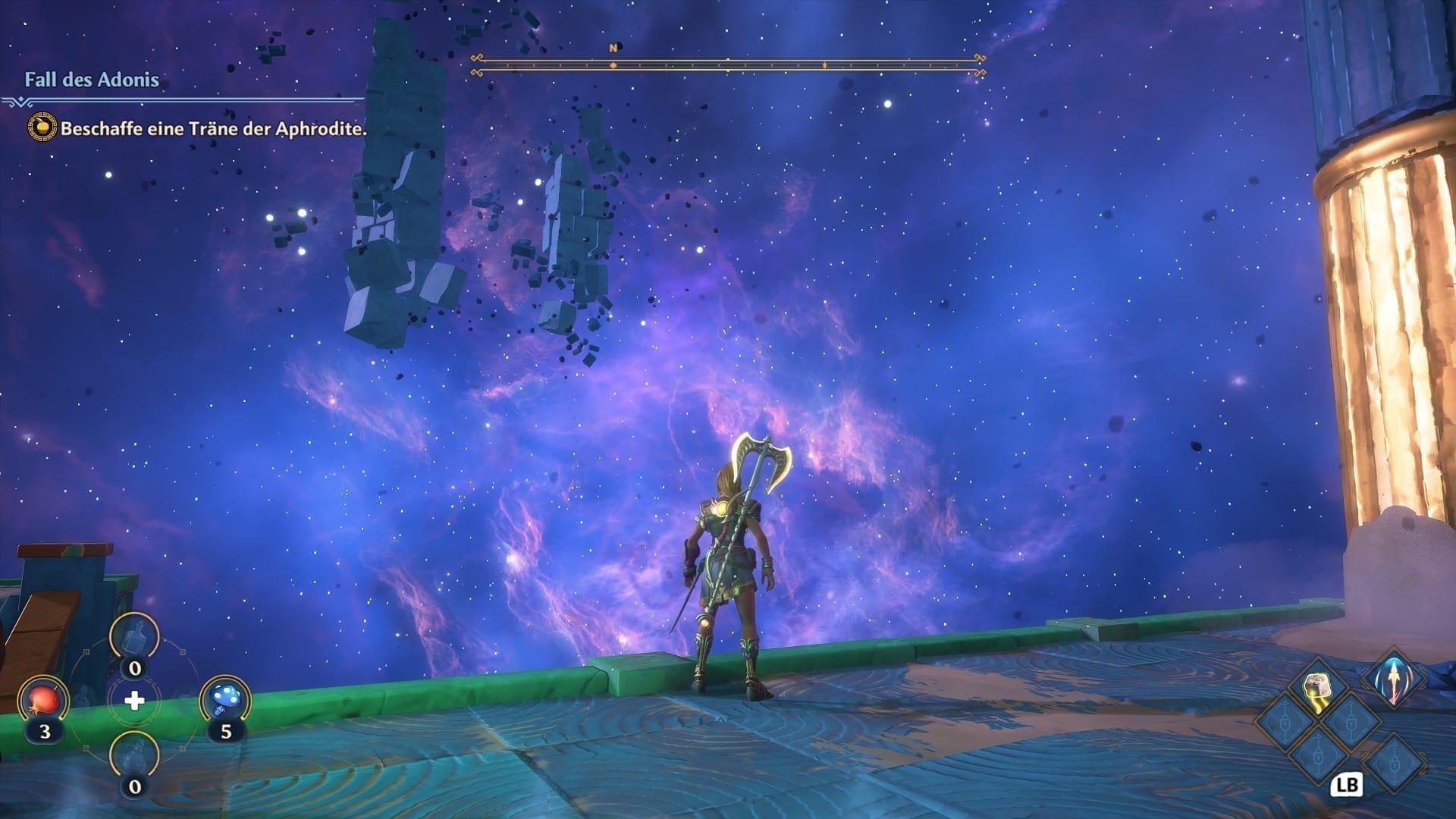1456x819 pixels.
Task: Use the blue mushroom stamina item
Action: (x=224, y=699)
